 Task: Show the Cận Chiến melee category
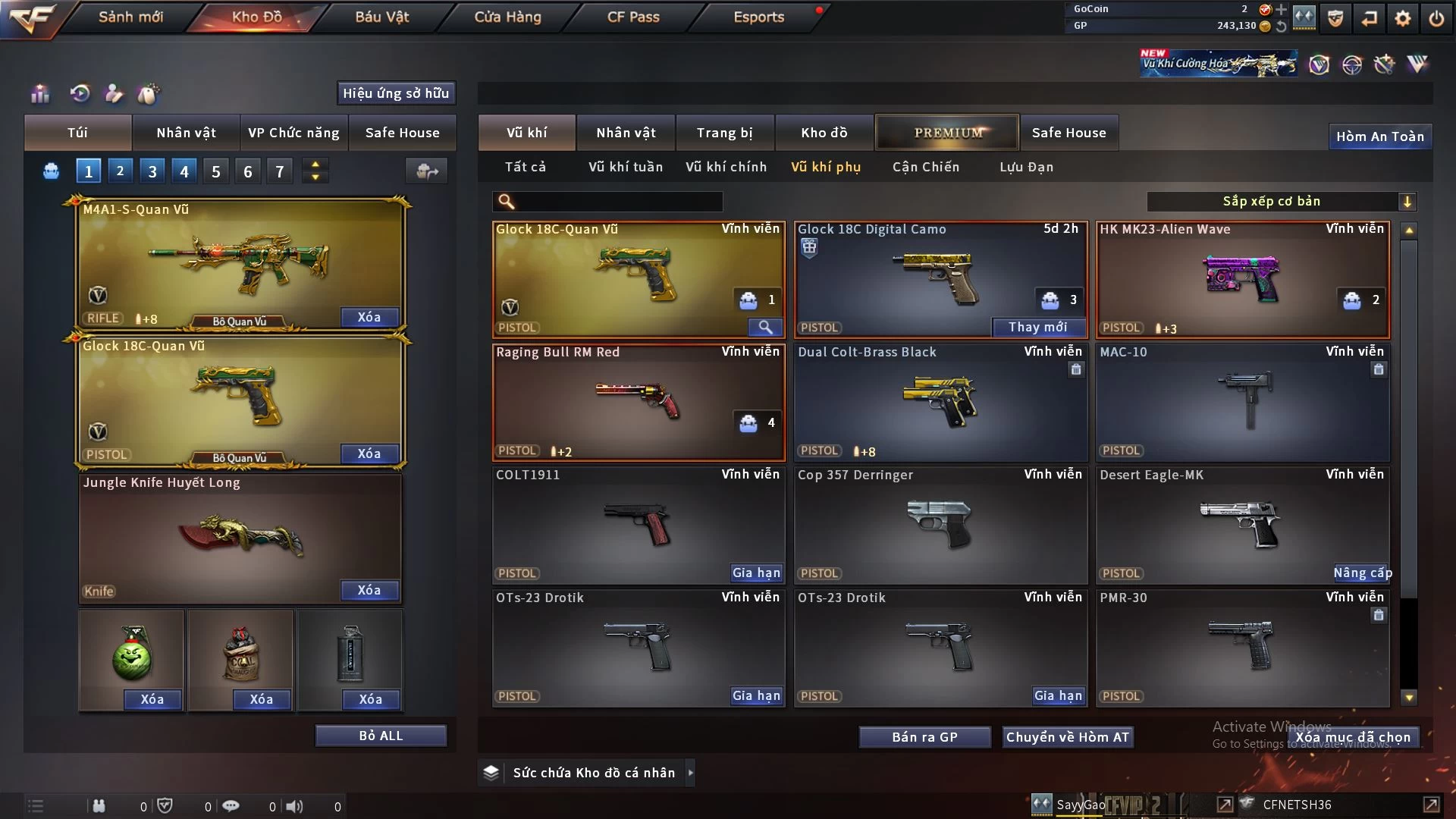[x=925, y=167]
